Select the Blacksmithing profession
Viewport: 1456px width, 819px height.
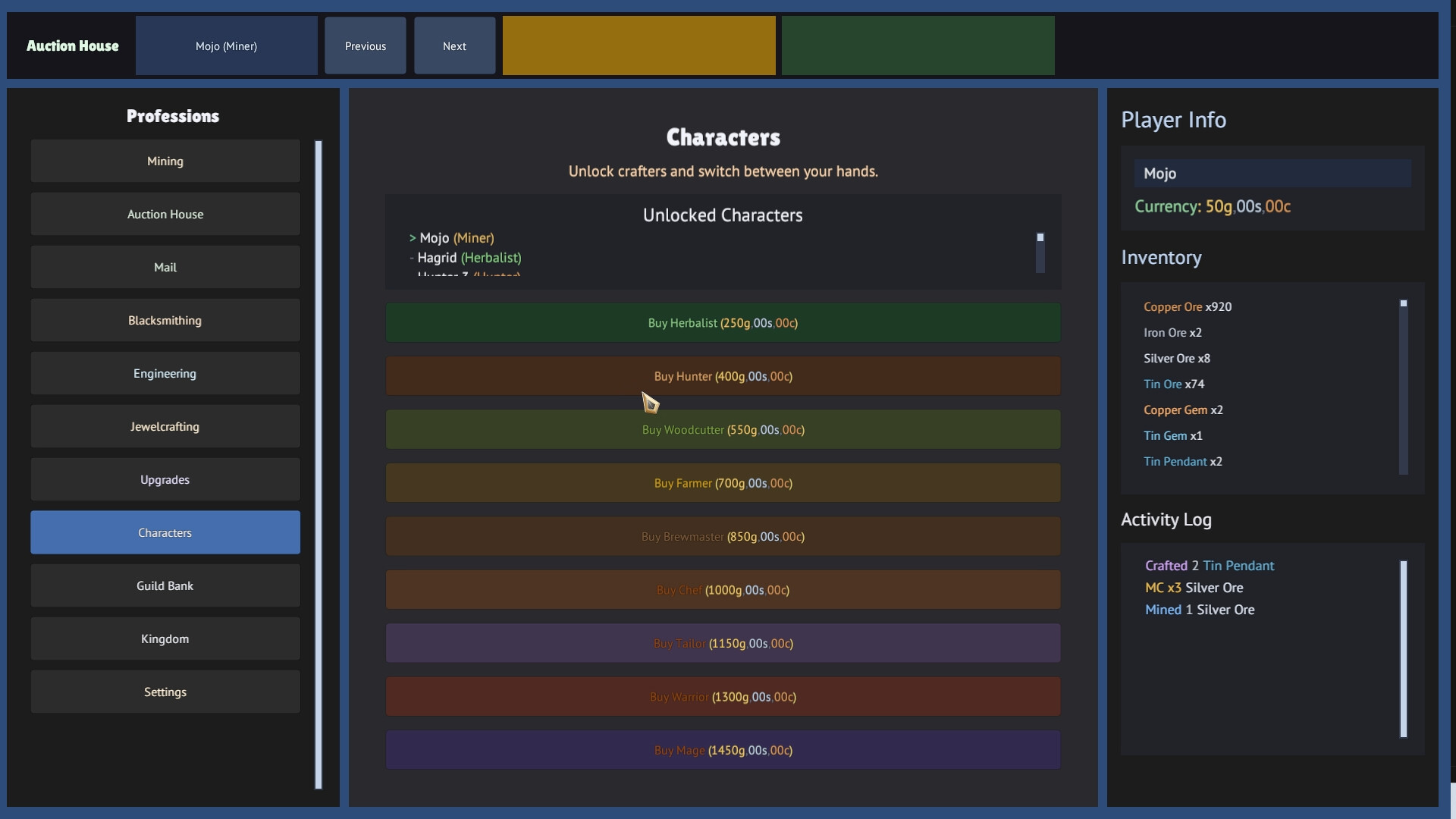[x=165, y=320]
